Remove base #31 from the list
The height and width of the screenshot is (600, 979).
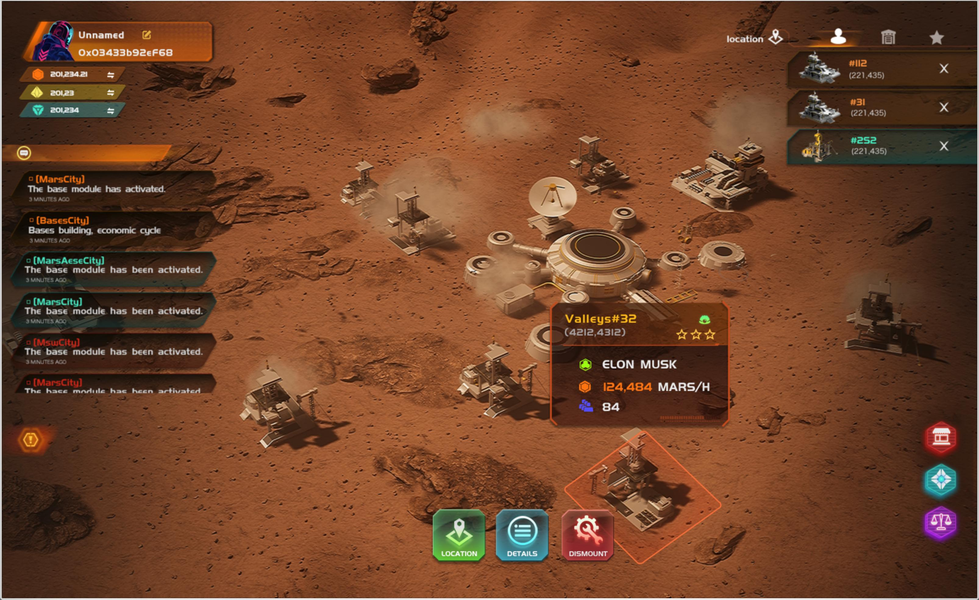944,107
